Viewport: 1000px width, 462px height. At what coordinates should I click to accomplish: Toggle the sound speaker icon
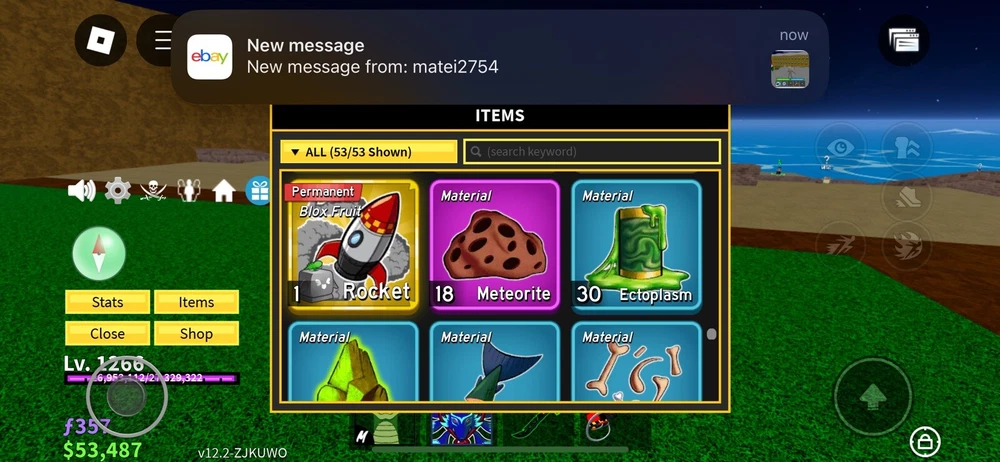click(x=81, y=190)
